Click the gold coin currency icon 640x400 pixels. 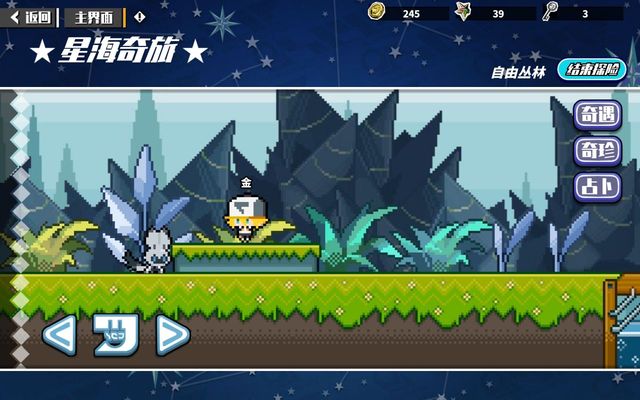click(x=377, y=12)
